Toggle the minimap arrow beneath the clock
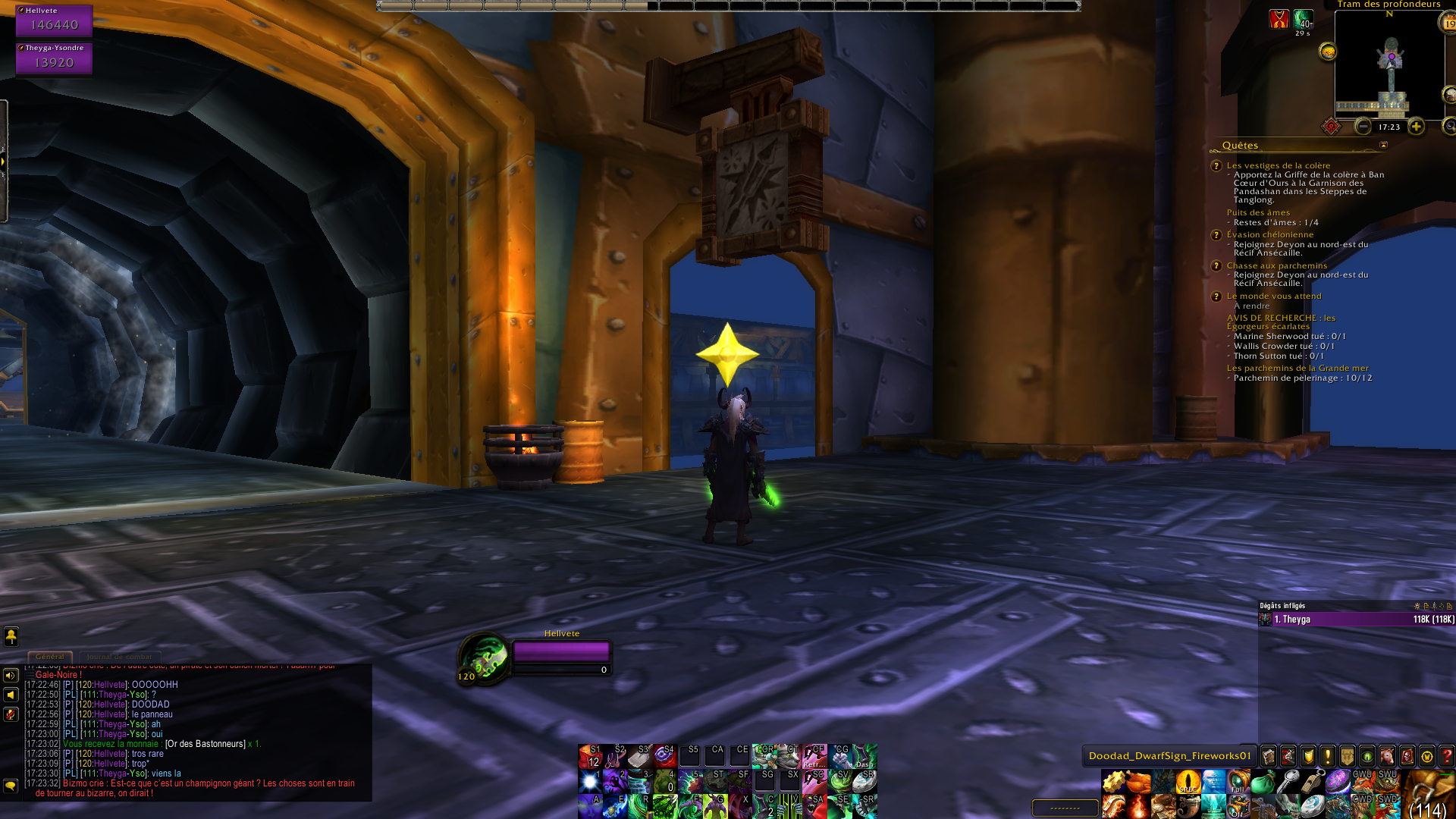 (1383, 144)
